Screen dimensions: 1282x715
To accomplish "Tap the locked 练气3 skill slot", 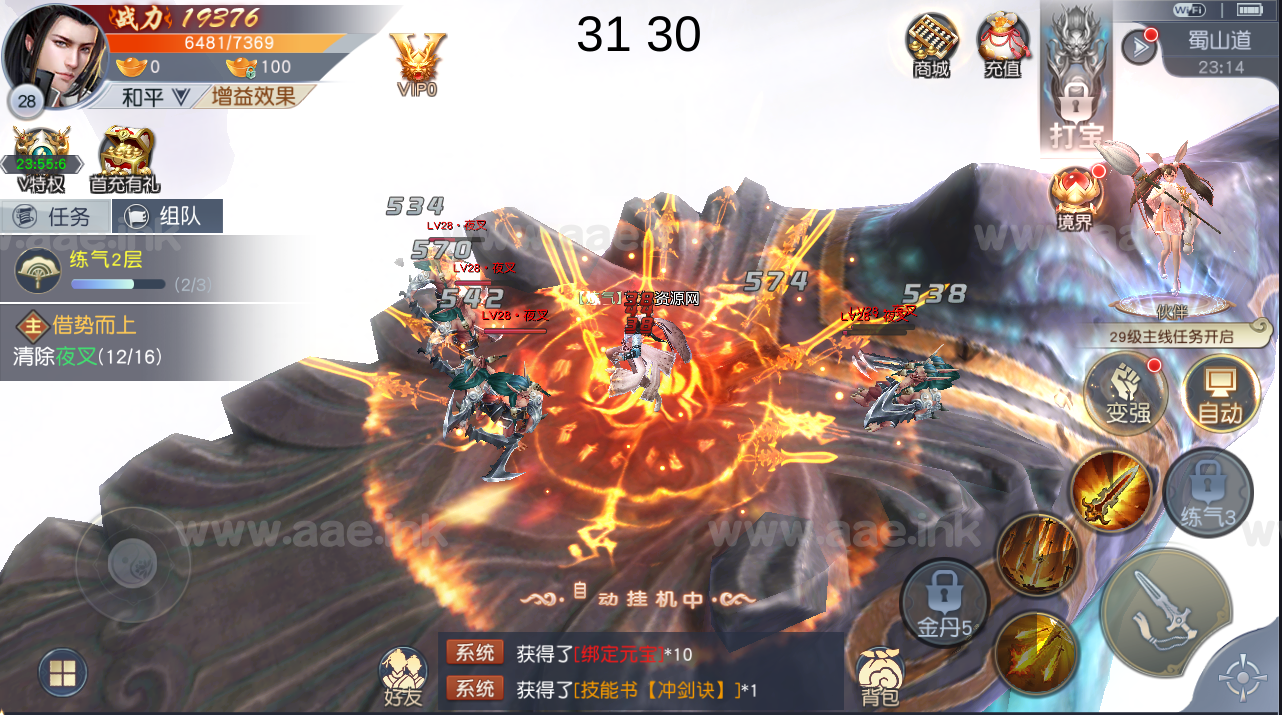I will (x=1208, y=492).
